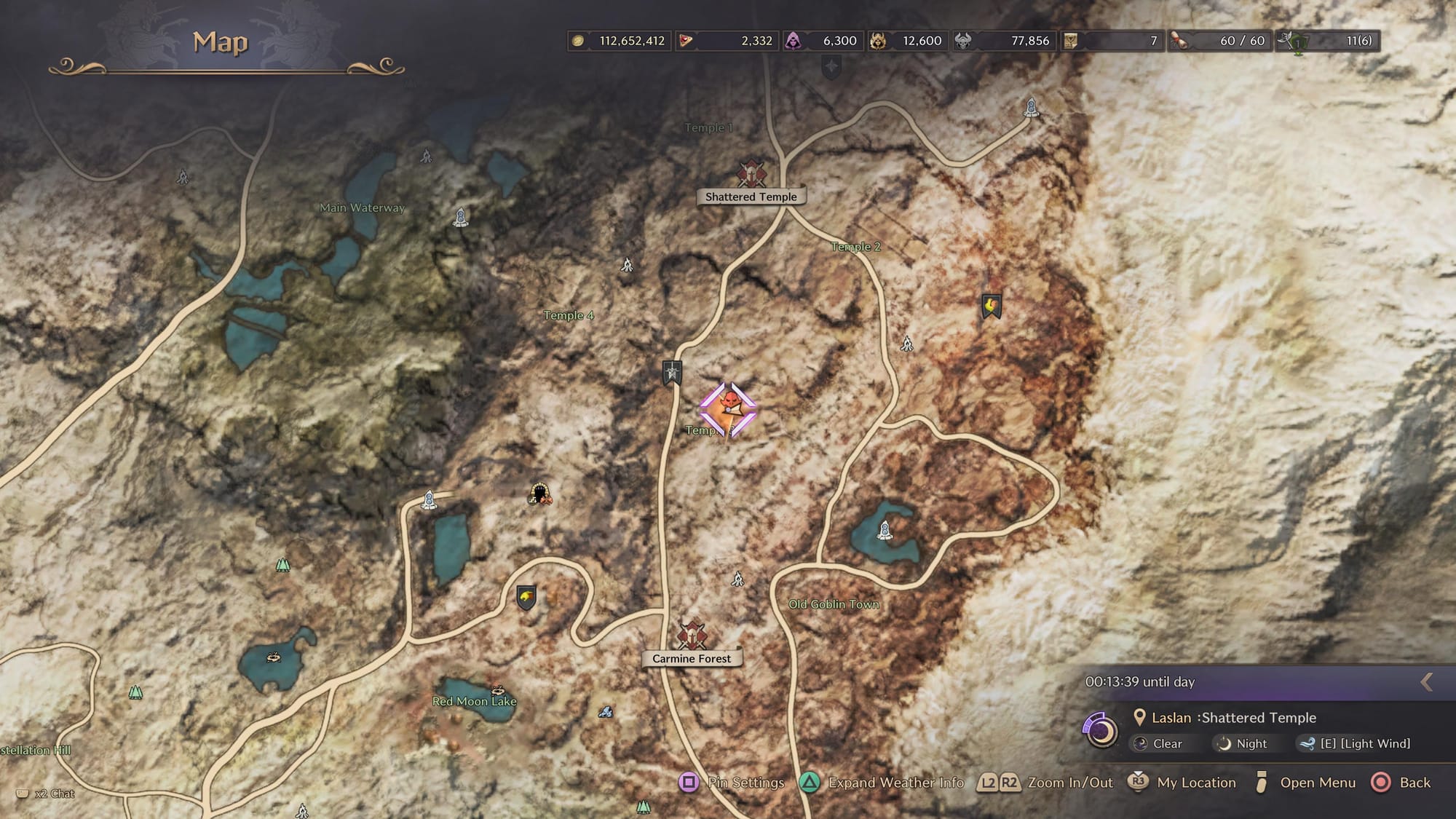Select the Carmine Forest map label
The height and width of the screenshot is (819, 1456).
coord(691,659)
